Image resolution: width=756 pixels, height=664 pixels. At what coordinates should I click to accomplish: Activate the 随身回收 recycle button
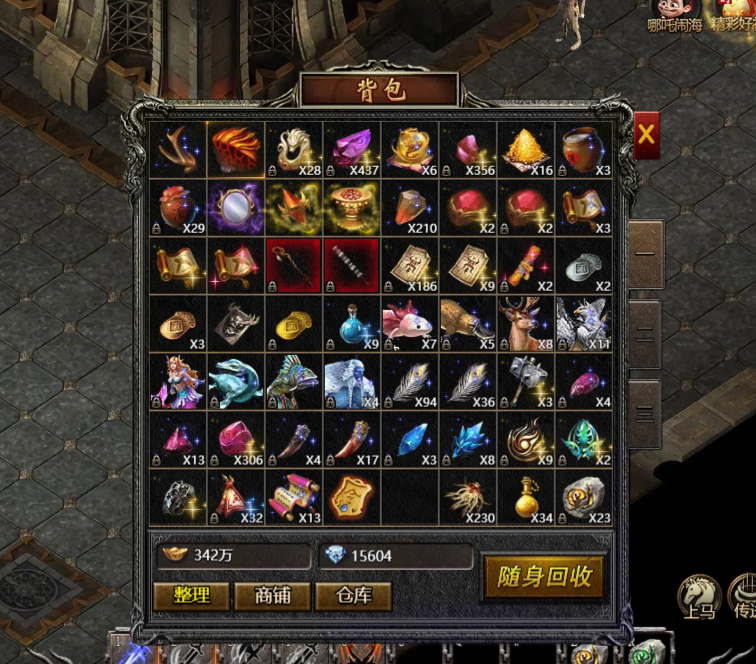545,577
